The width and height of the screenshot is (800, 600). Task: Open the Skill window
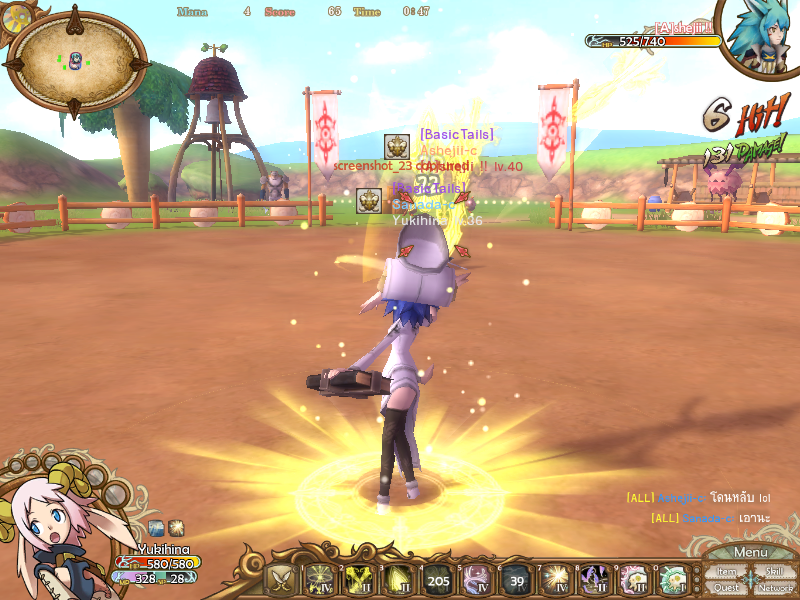point(773,572)
